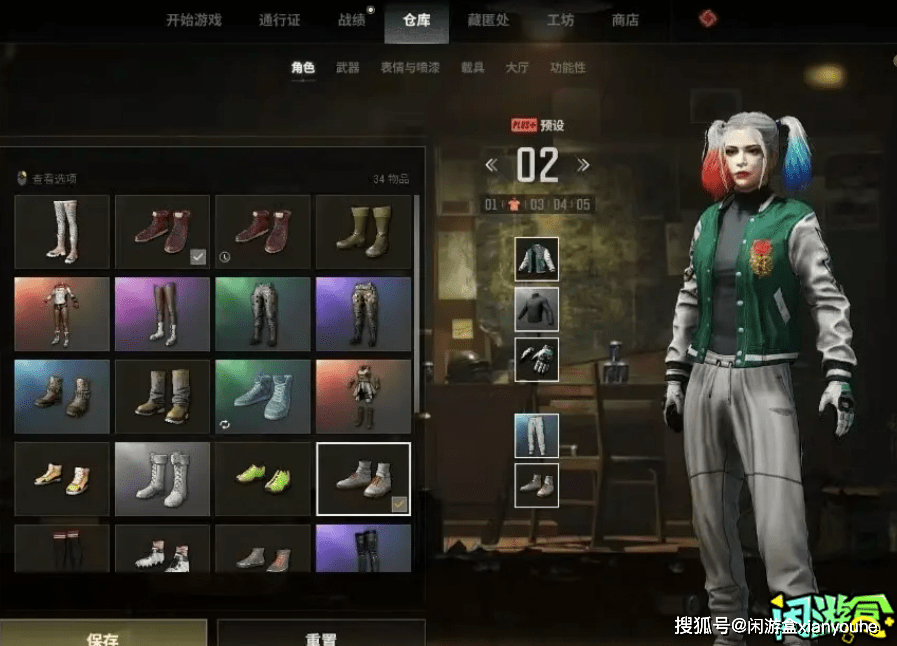897x646 pixels.
Task: Show the 功能性 tab
Action: 567,68
